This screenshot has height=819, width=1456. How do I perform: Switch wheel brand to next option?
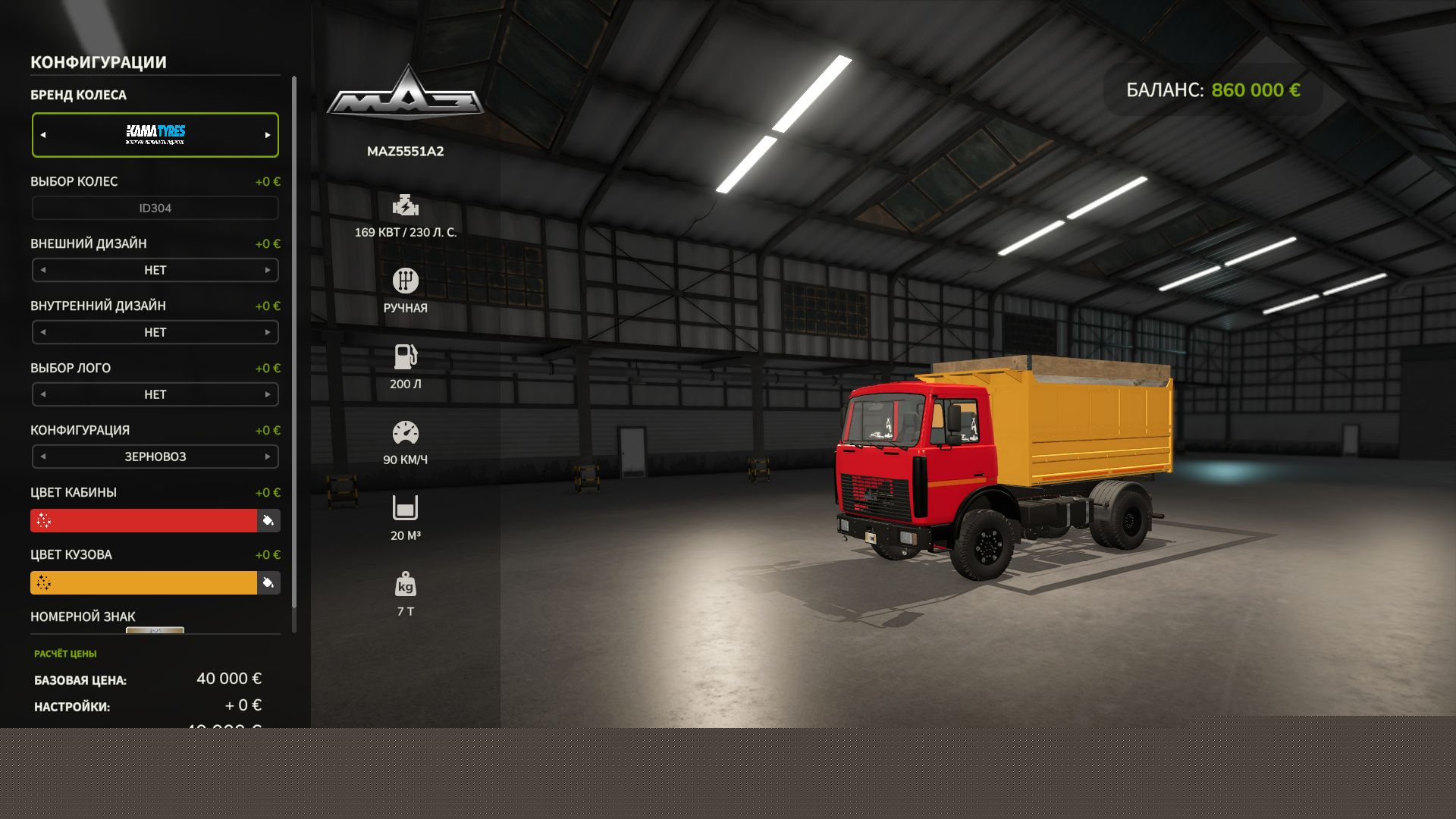(x=268, y=135)
